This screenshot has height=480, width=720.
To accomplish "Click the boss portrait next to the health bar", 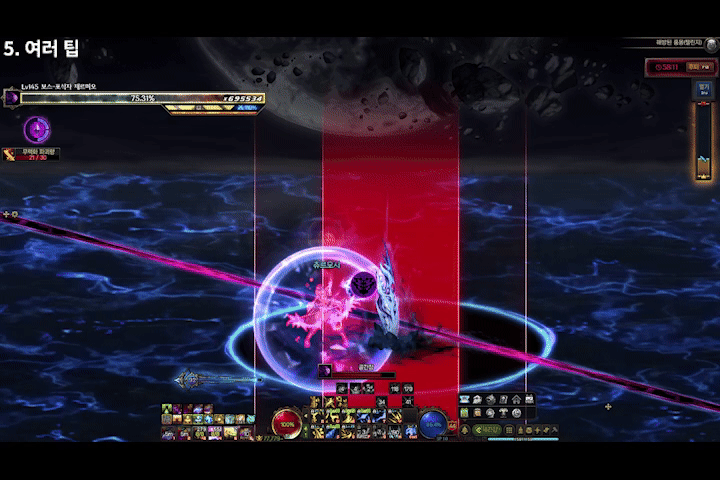I will click(x=12, y=97).
